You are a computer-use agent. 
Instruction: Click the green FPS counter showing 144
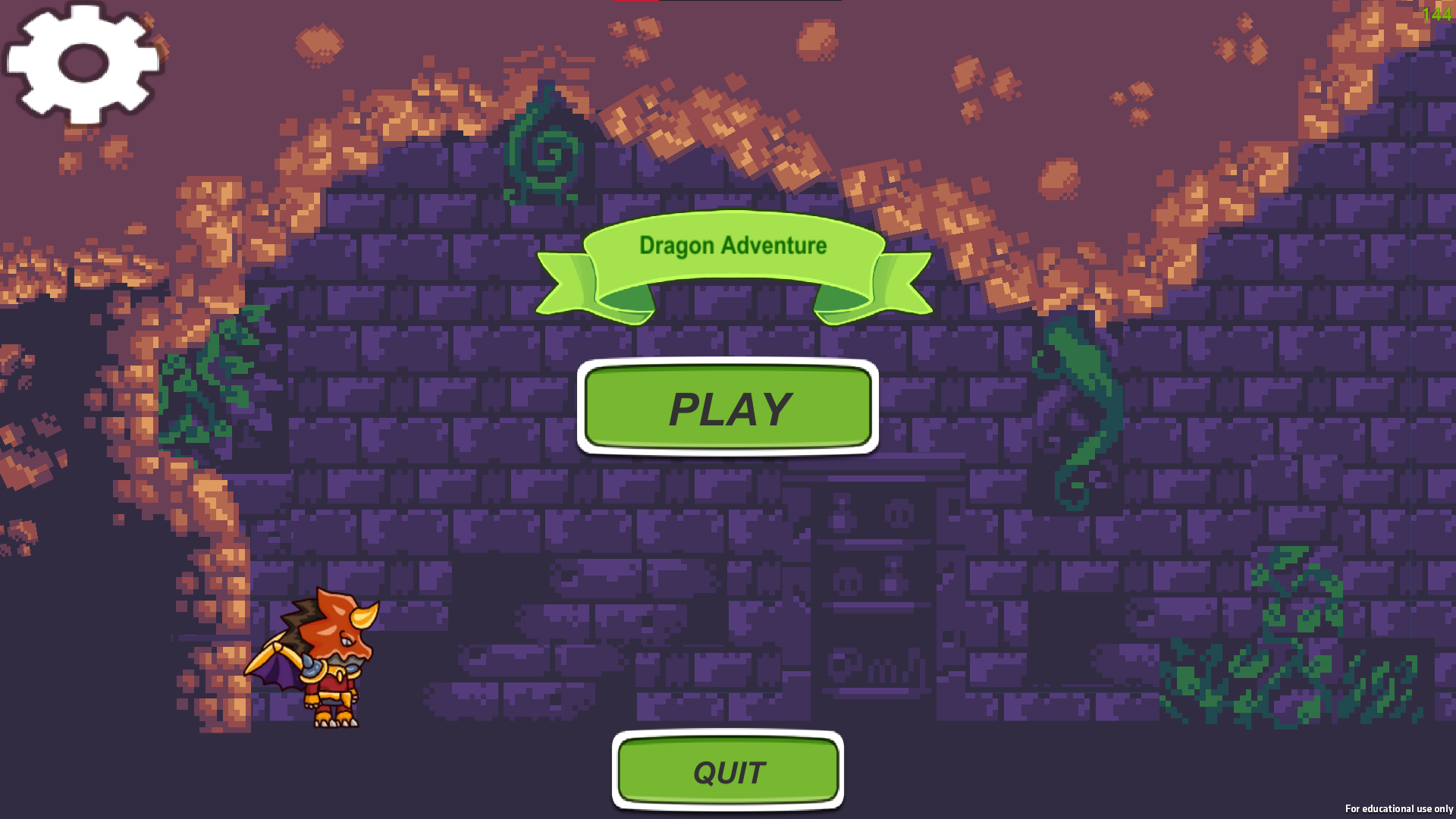1436,12
